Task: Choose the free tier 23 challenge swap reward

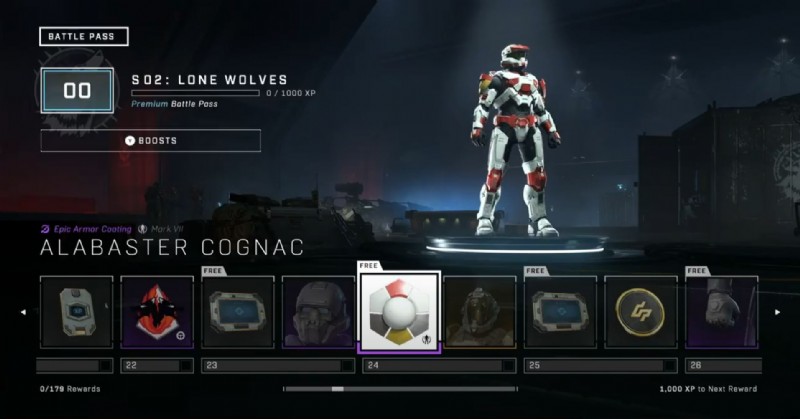Action: coord(238,312)
